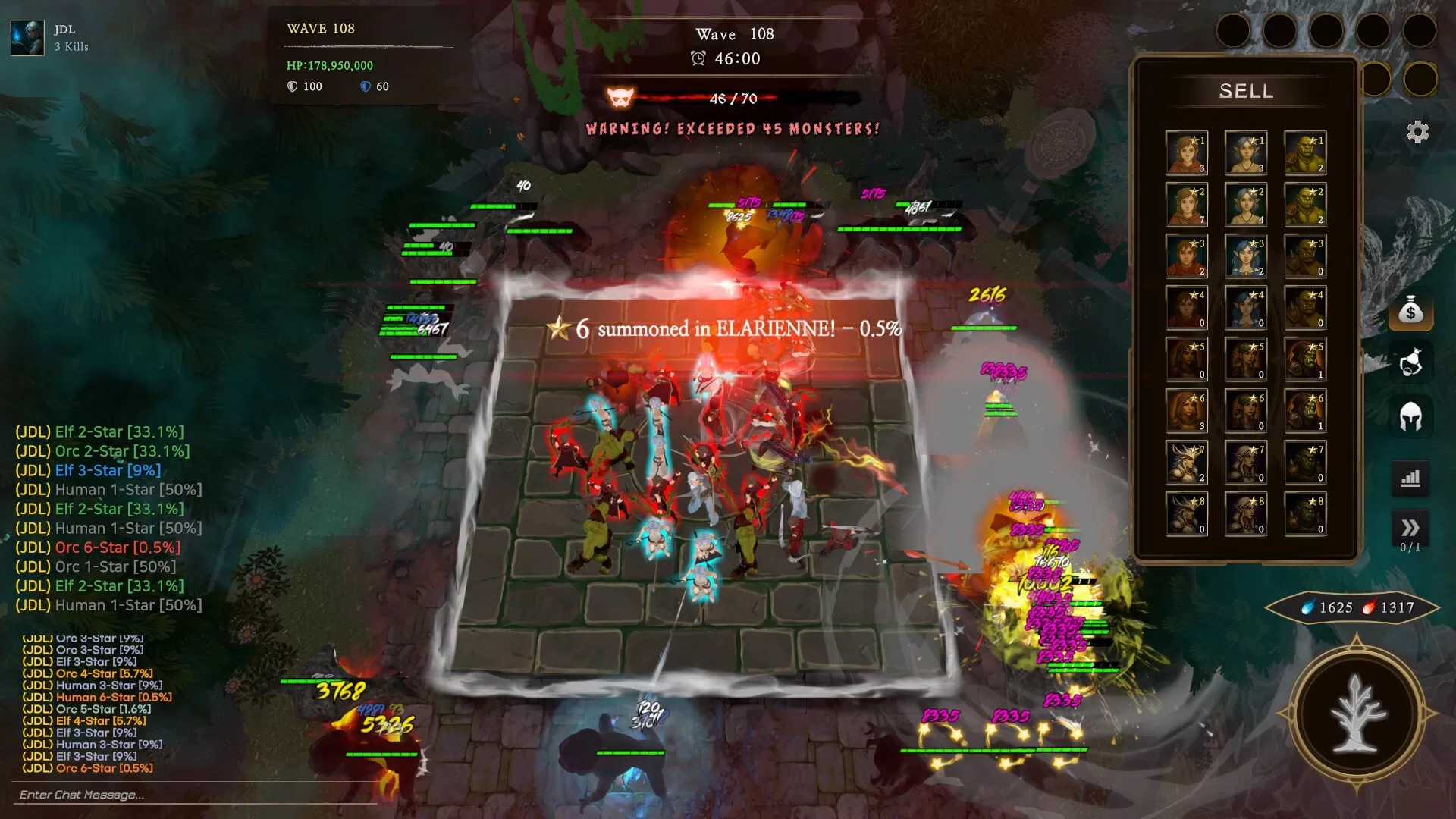Click the JDL player portrait

coord(27,38)
